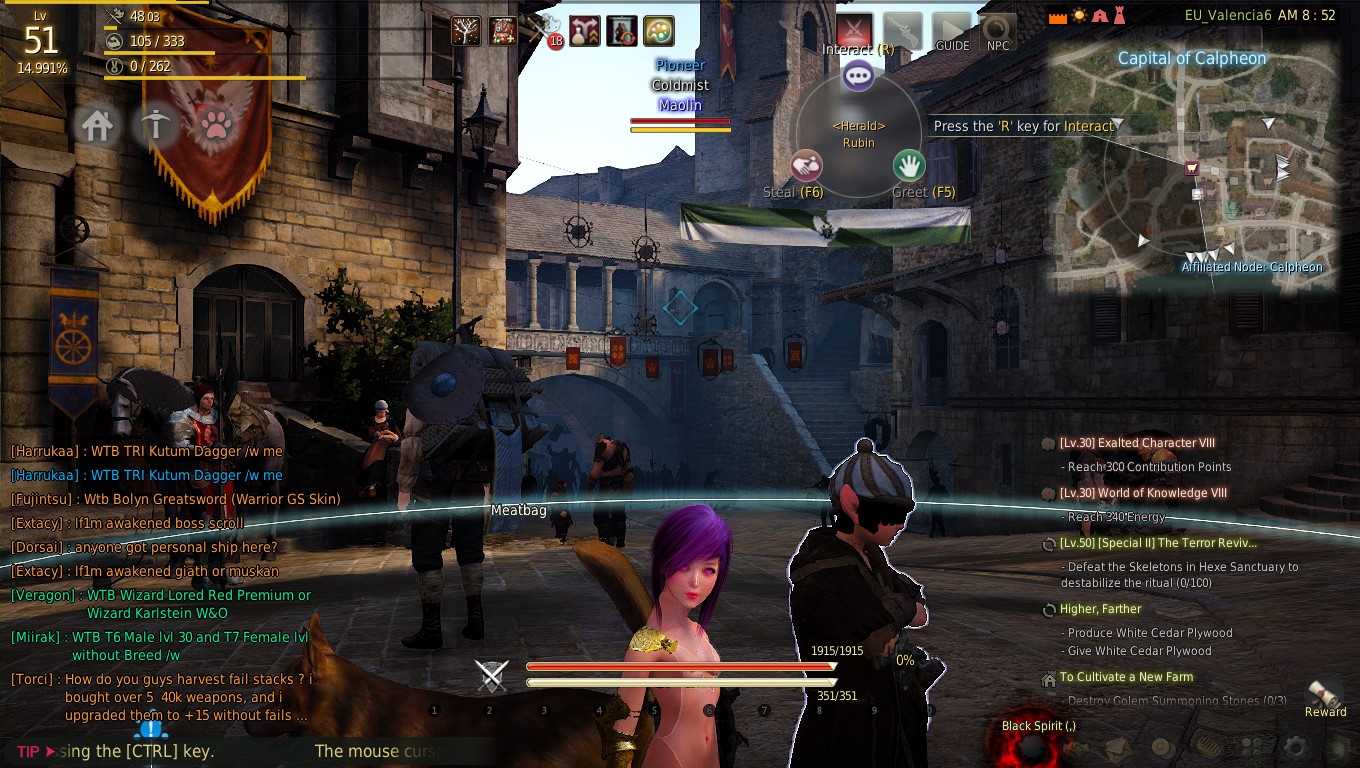
Task: Choose the Interact speech bubble option
Action: 858,75
